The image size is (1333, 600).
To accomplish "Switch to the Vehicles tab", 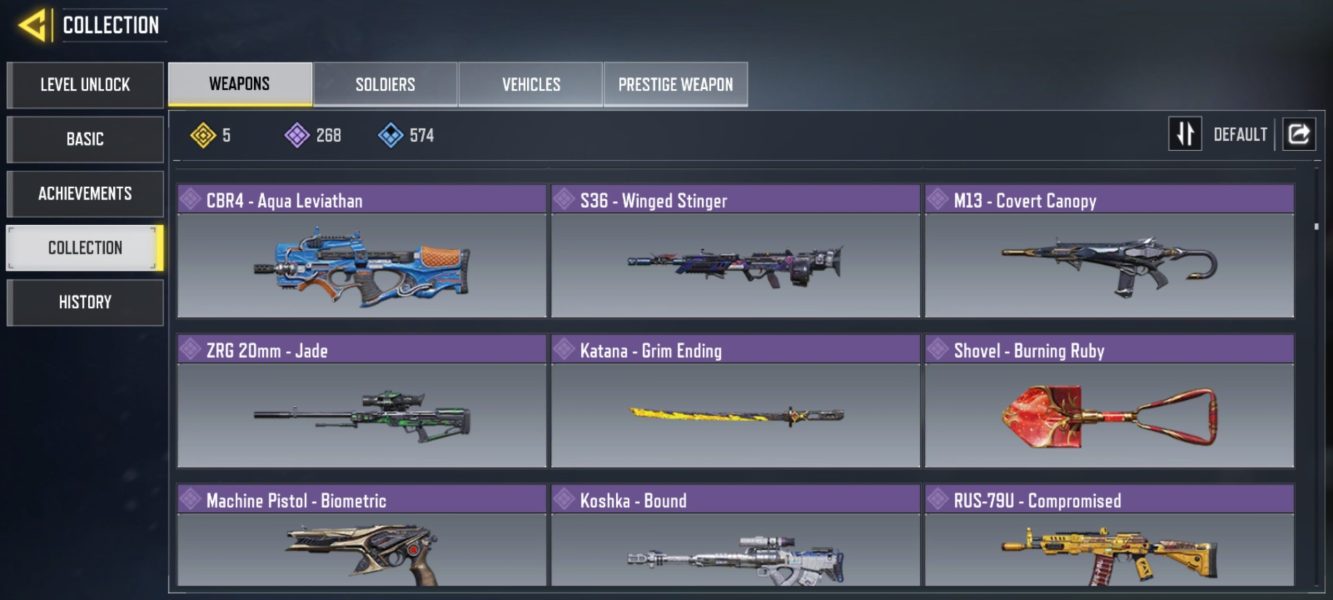I will pyautogui.click(x=531, y=85).
